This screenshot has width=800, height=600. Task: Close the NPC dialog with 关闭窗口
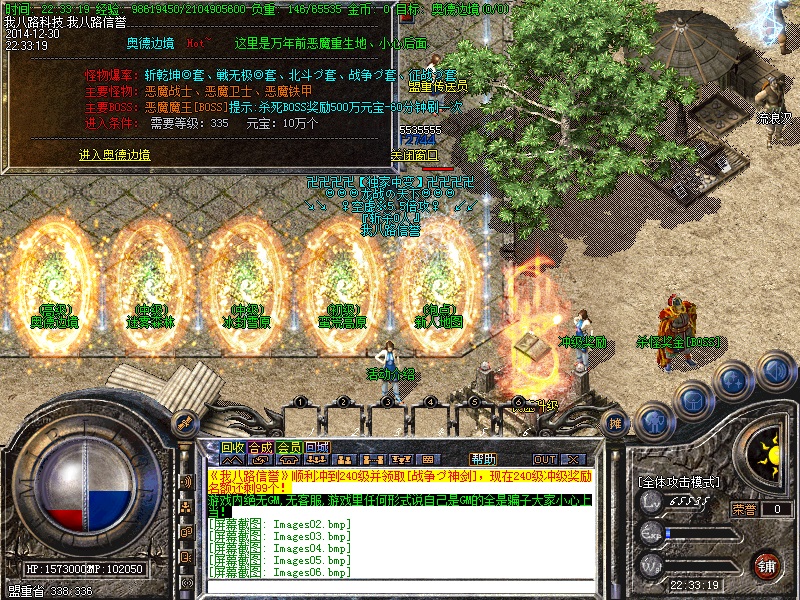pos(414,155)
